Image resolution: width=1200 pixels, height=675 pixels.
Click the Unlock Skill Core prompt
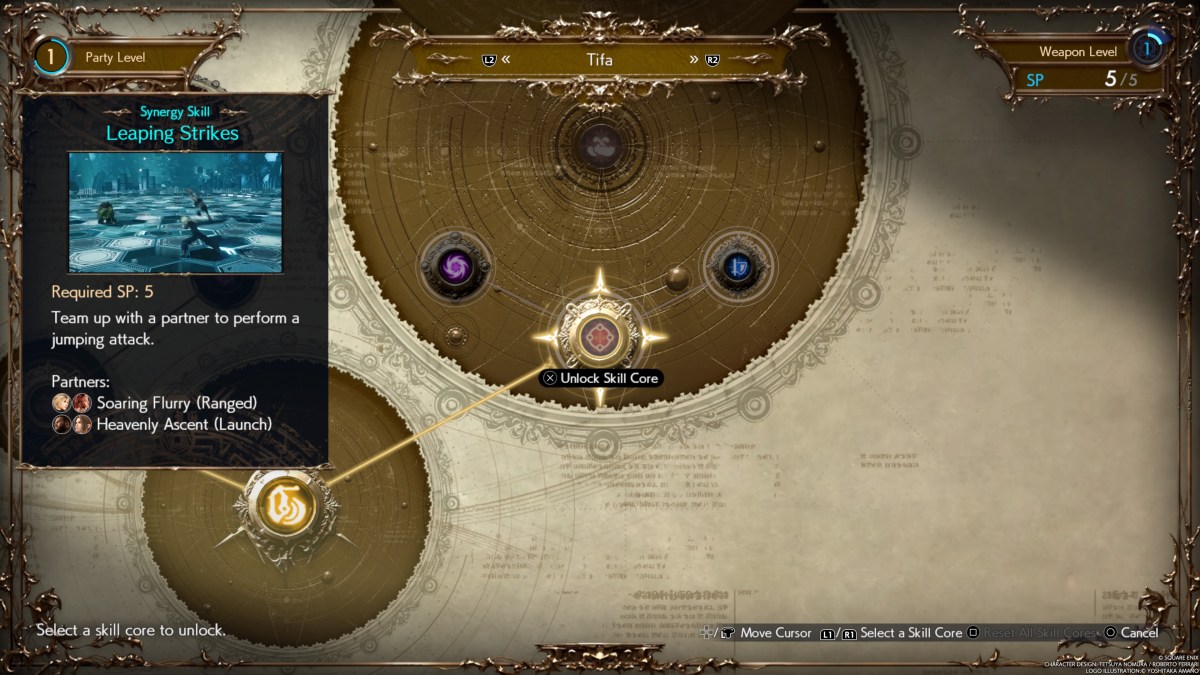click(x=600, y=379)
